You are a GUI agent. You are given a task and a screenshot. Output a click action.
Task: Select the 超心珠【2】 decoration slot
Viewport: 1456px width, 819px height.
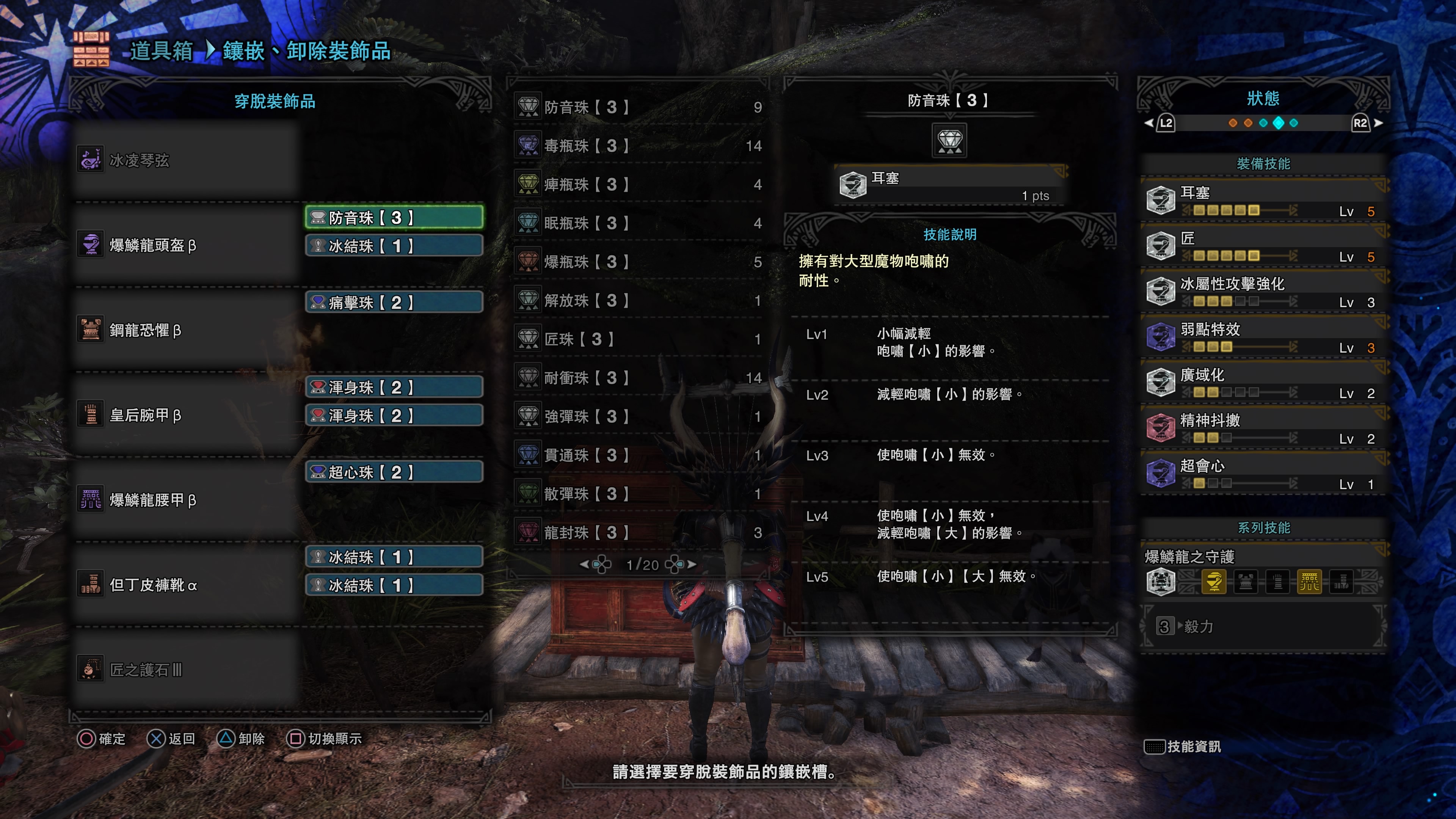click(394, 472)
